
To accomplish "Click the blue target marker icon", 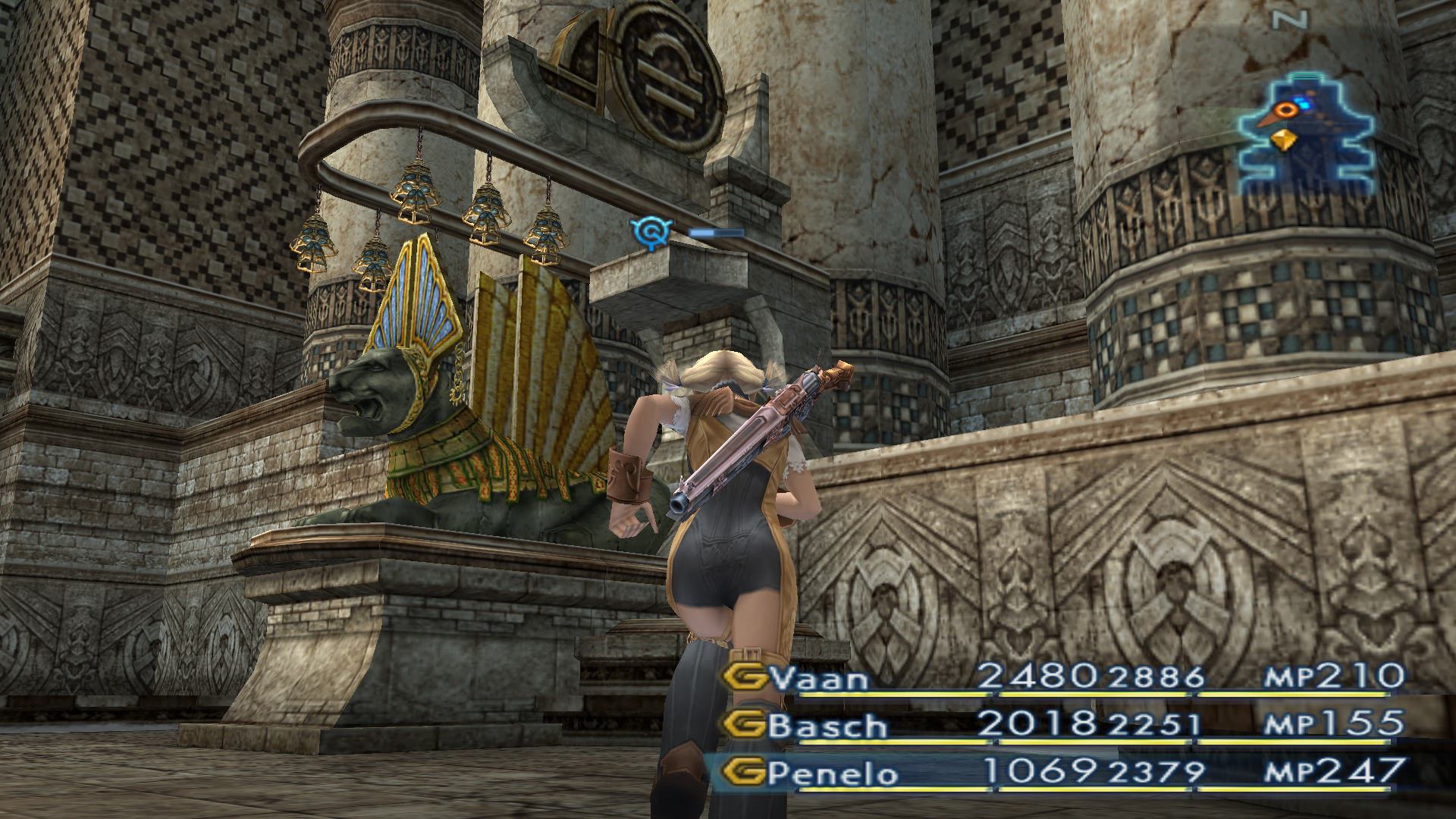I will 651,231.
